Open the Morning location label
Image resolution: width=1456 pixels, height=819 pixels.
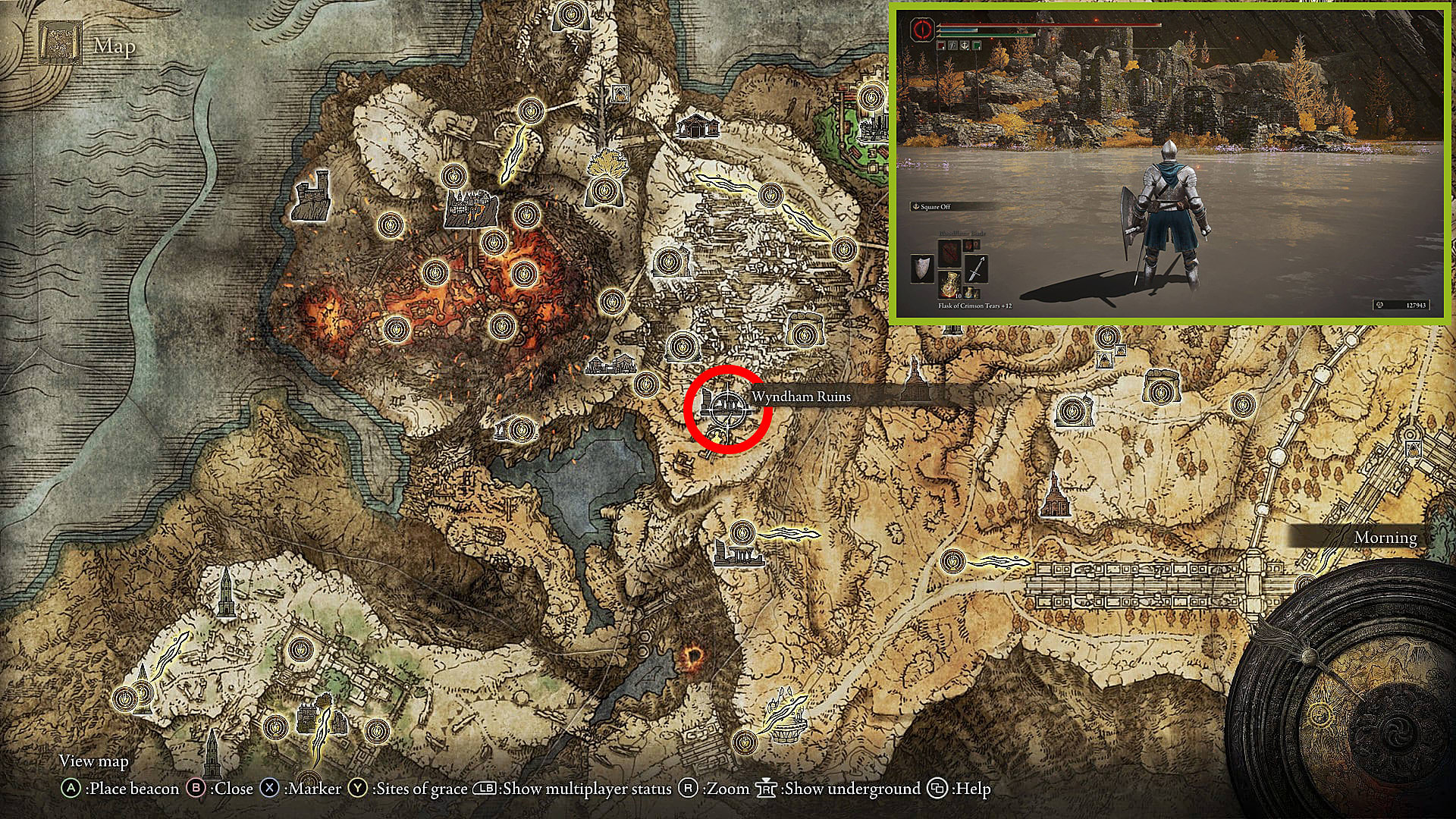[x=1384, y=536]
